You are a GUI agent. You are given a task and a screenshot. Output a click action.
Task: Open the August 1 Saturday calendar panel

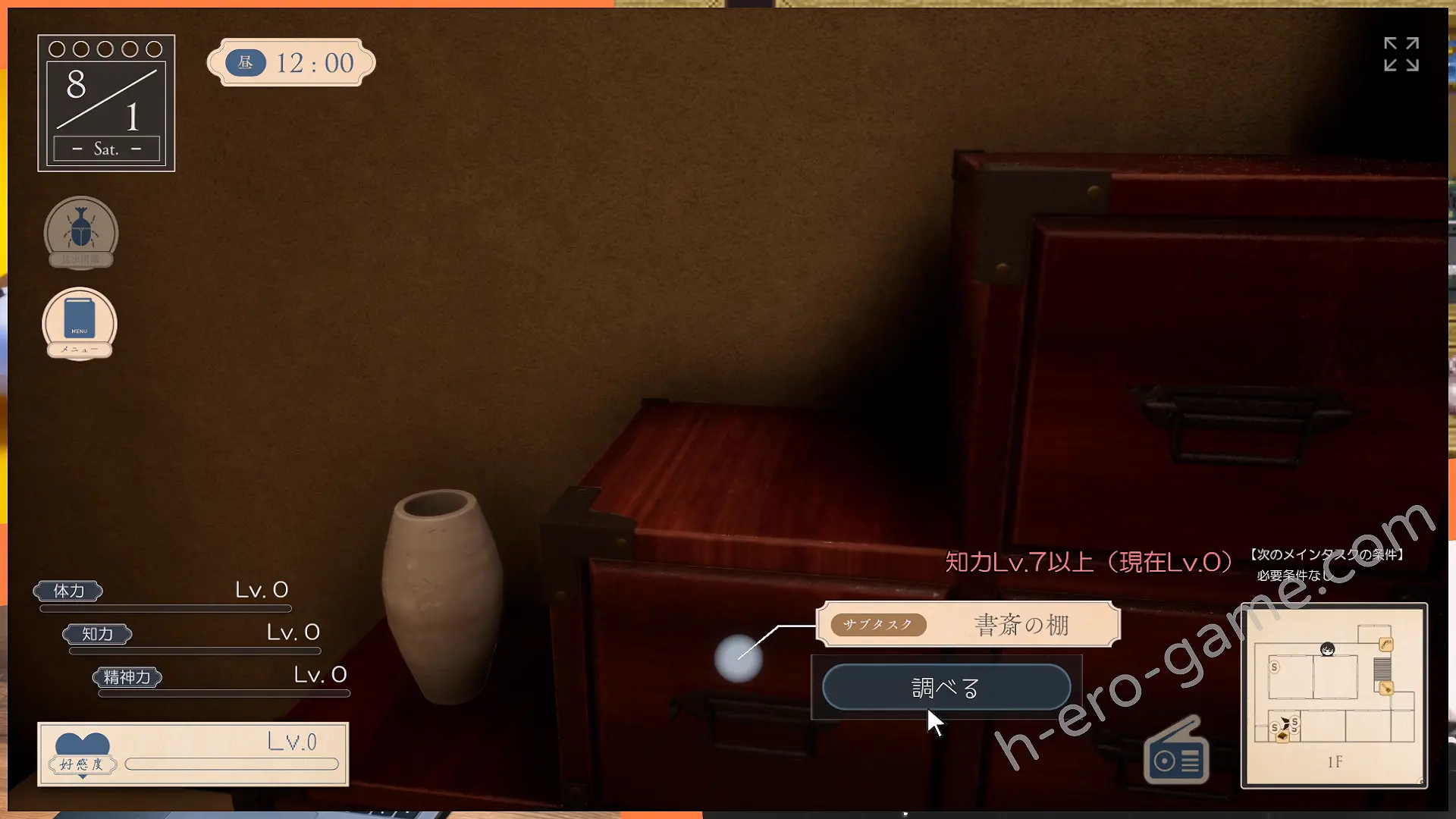(106, 103)
